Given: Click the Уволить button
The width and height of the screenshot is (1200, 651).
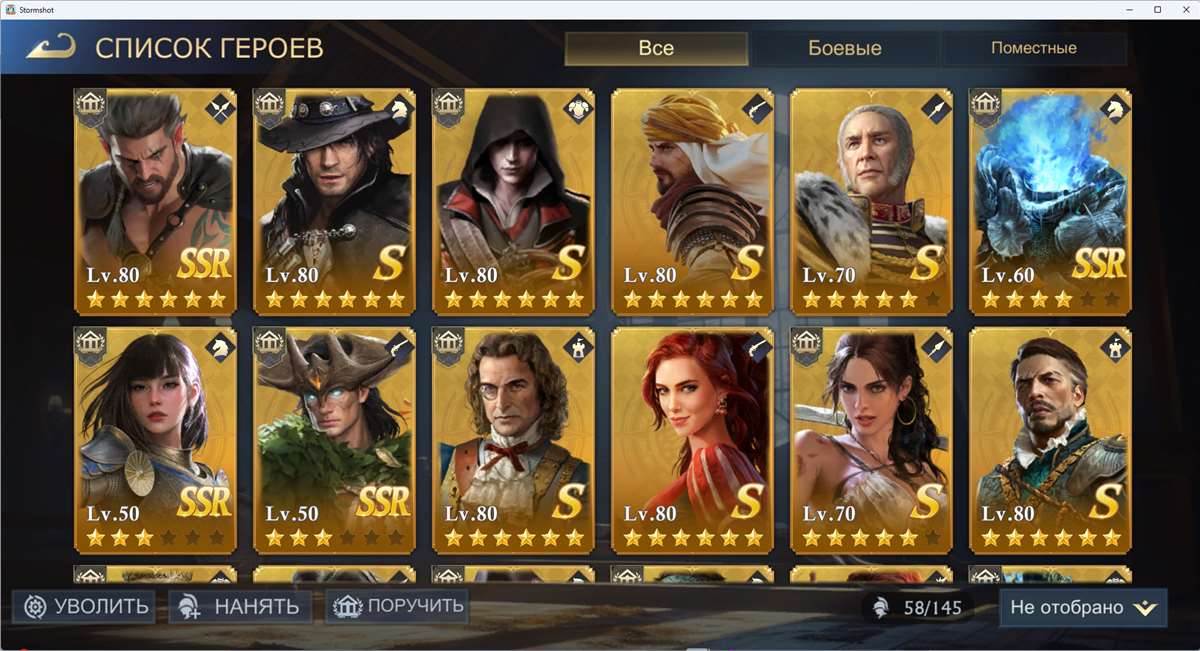Looking at the screenshot, I should [x=85, y=606].
